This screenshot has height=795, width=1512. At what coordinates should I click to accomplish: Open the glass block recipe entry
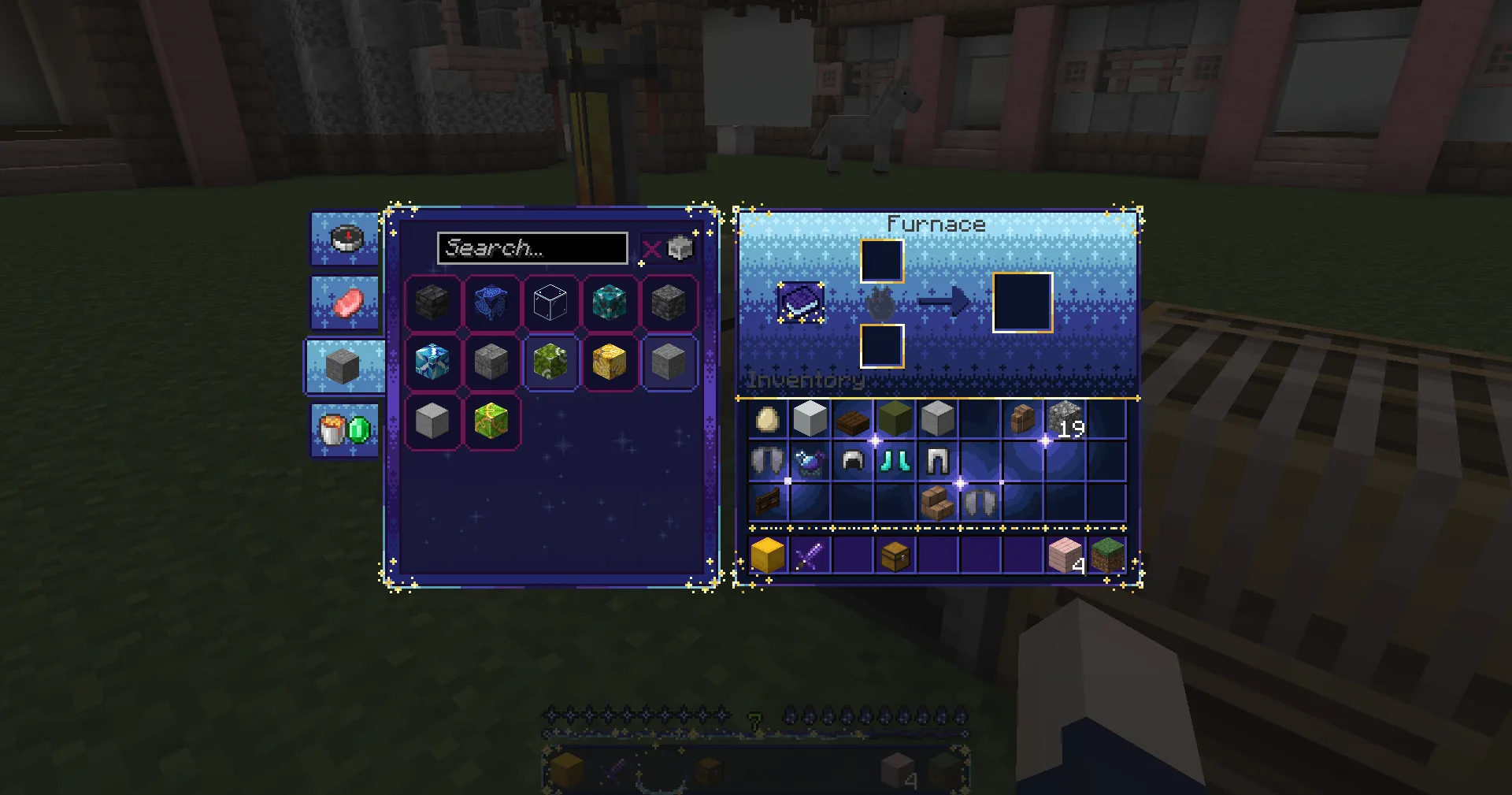click(550, 303)
